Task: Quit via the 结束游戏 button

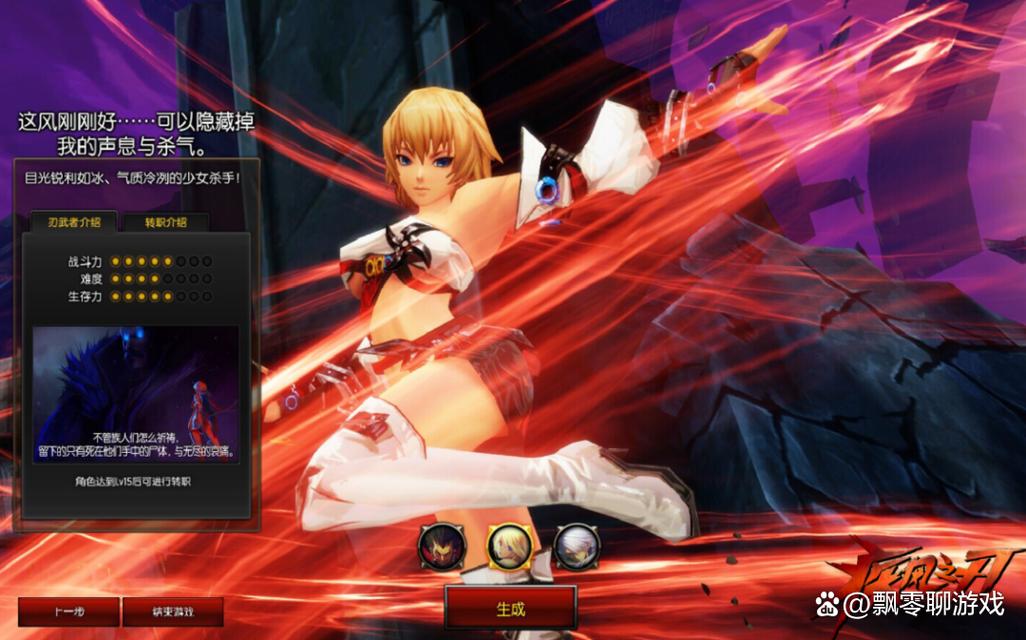Action: pos(173,611)
